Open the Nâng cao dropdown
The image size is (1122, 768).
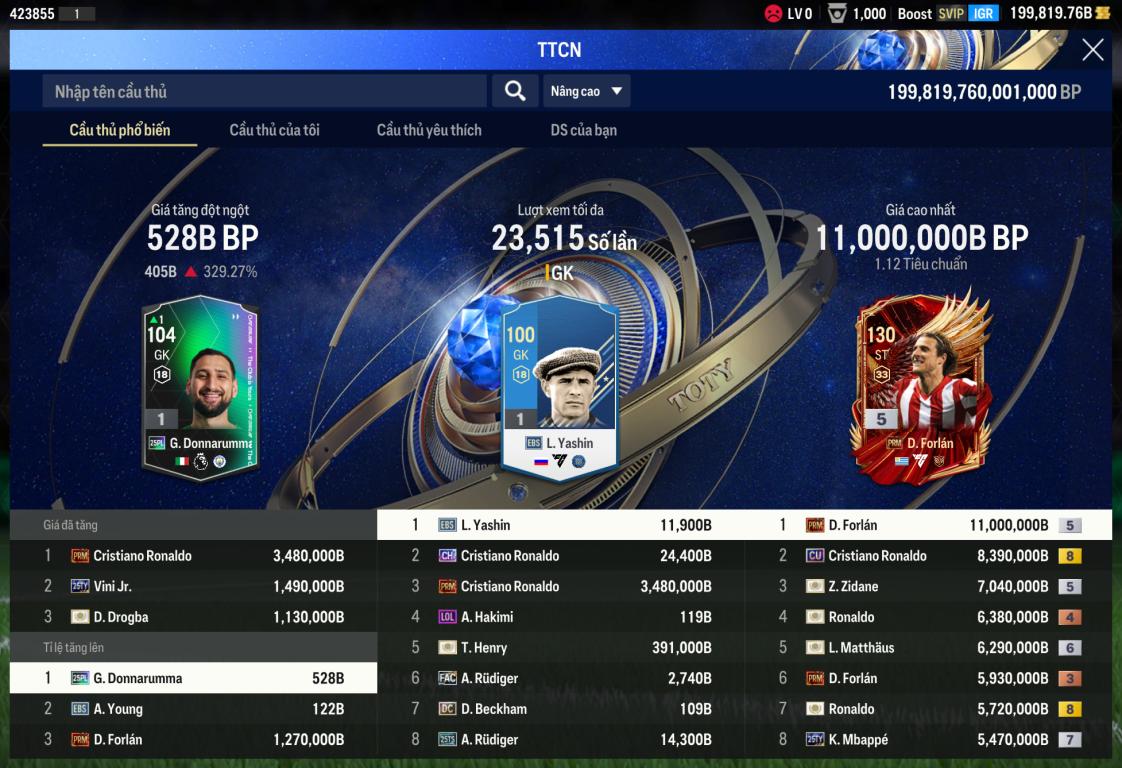(587, 92)
